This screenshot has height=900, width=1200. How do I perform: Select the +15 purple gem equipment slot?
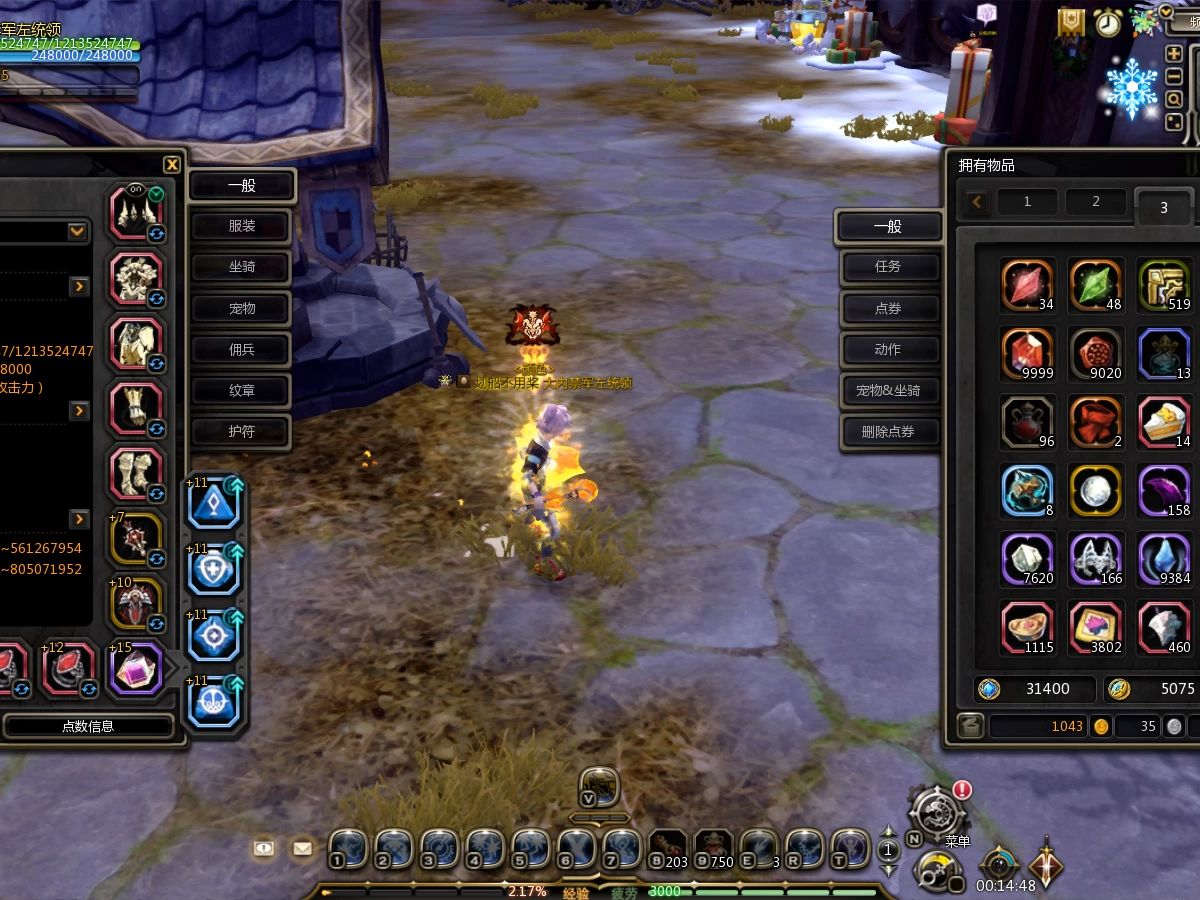coord(136,668)
